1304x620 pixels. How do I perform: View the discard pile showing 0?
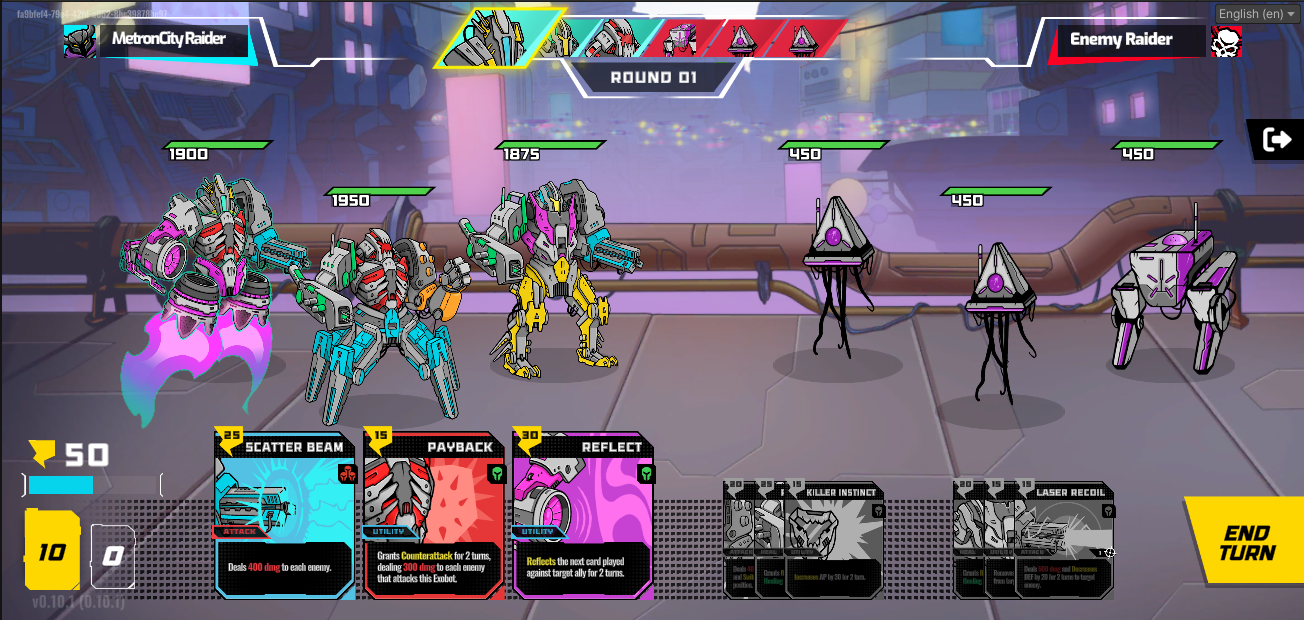113,556
